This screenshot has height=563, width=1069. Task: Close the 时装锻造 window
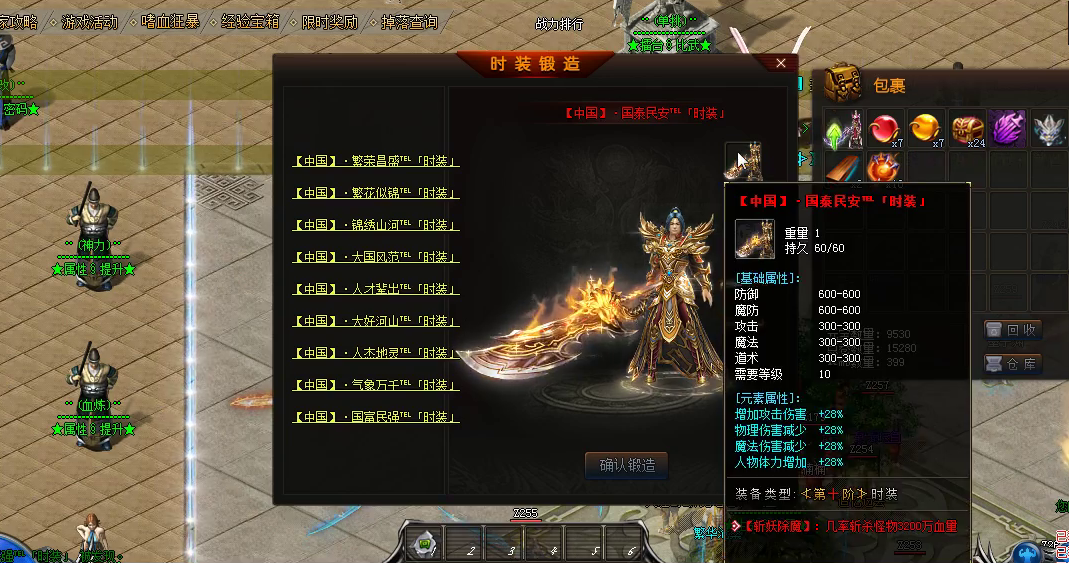tap(781, 63)
